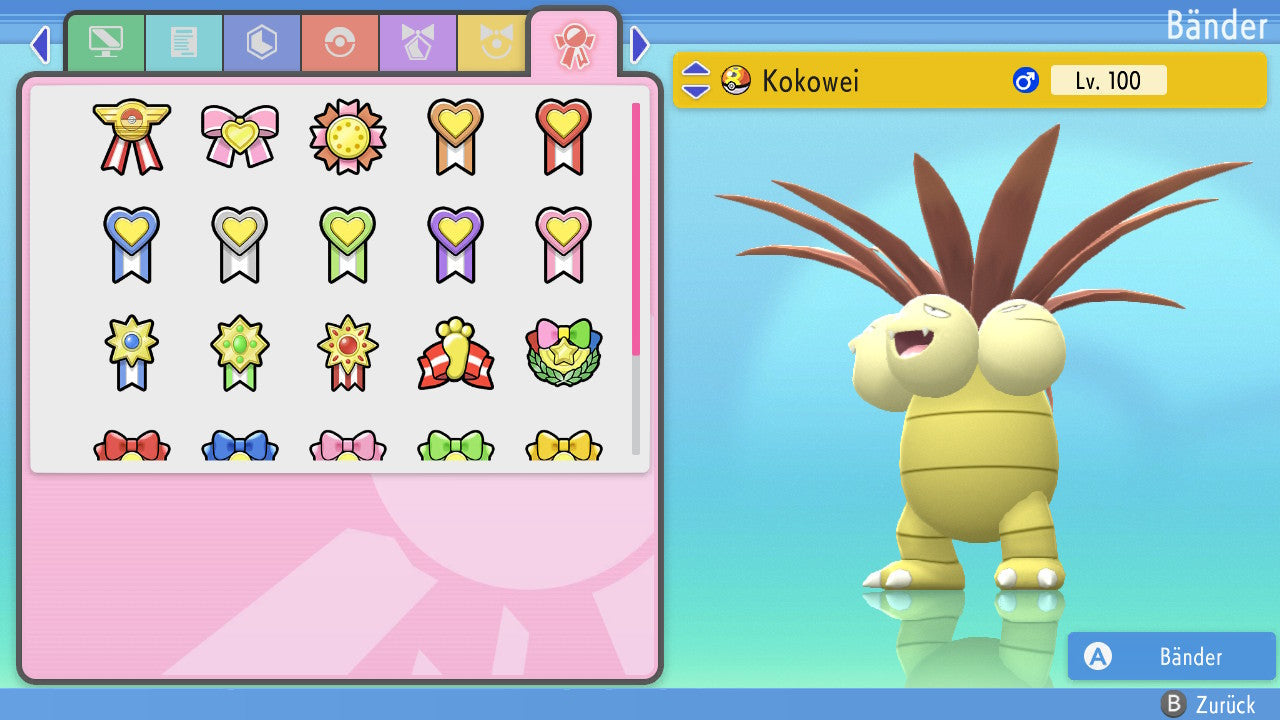Select the gray heart ribbon
1280x720 pixels.
[x=240, y=244]
